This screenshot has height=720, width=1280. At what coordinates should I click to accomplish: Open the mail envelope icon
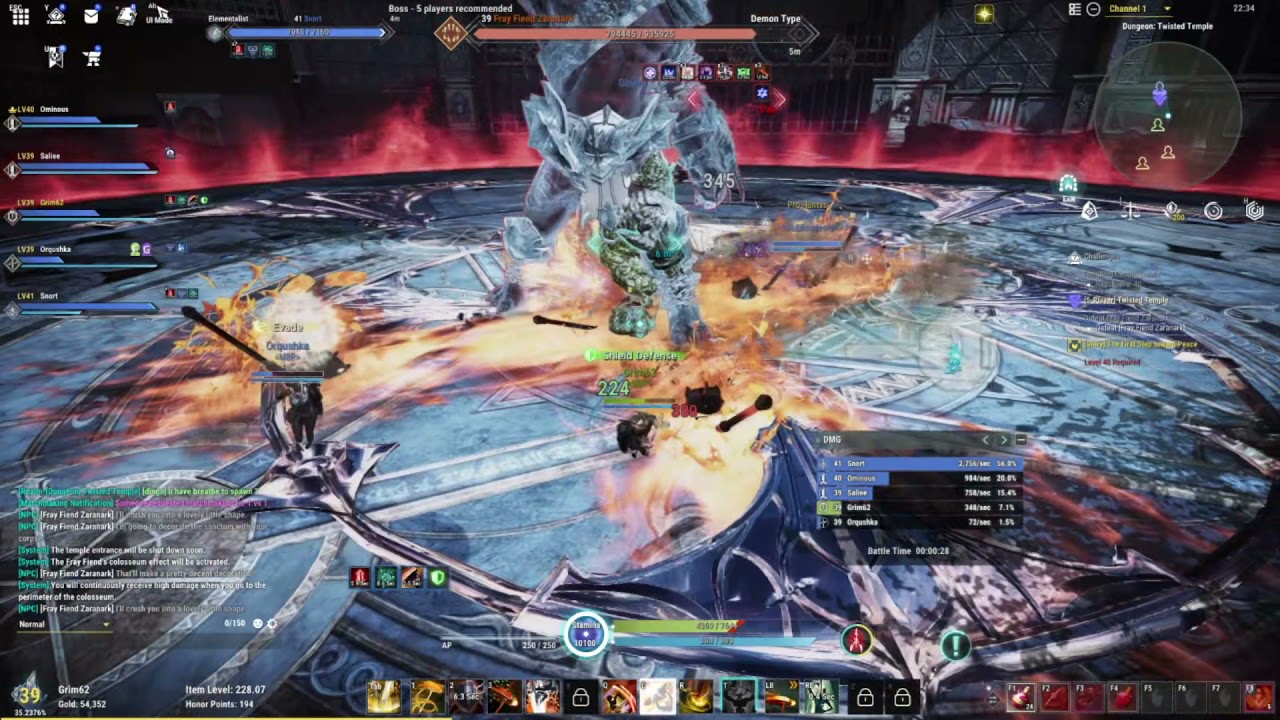point(91,16)
